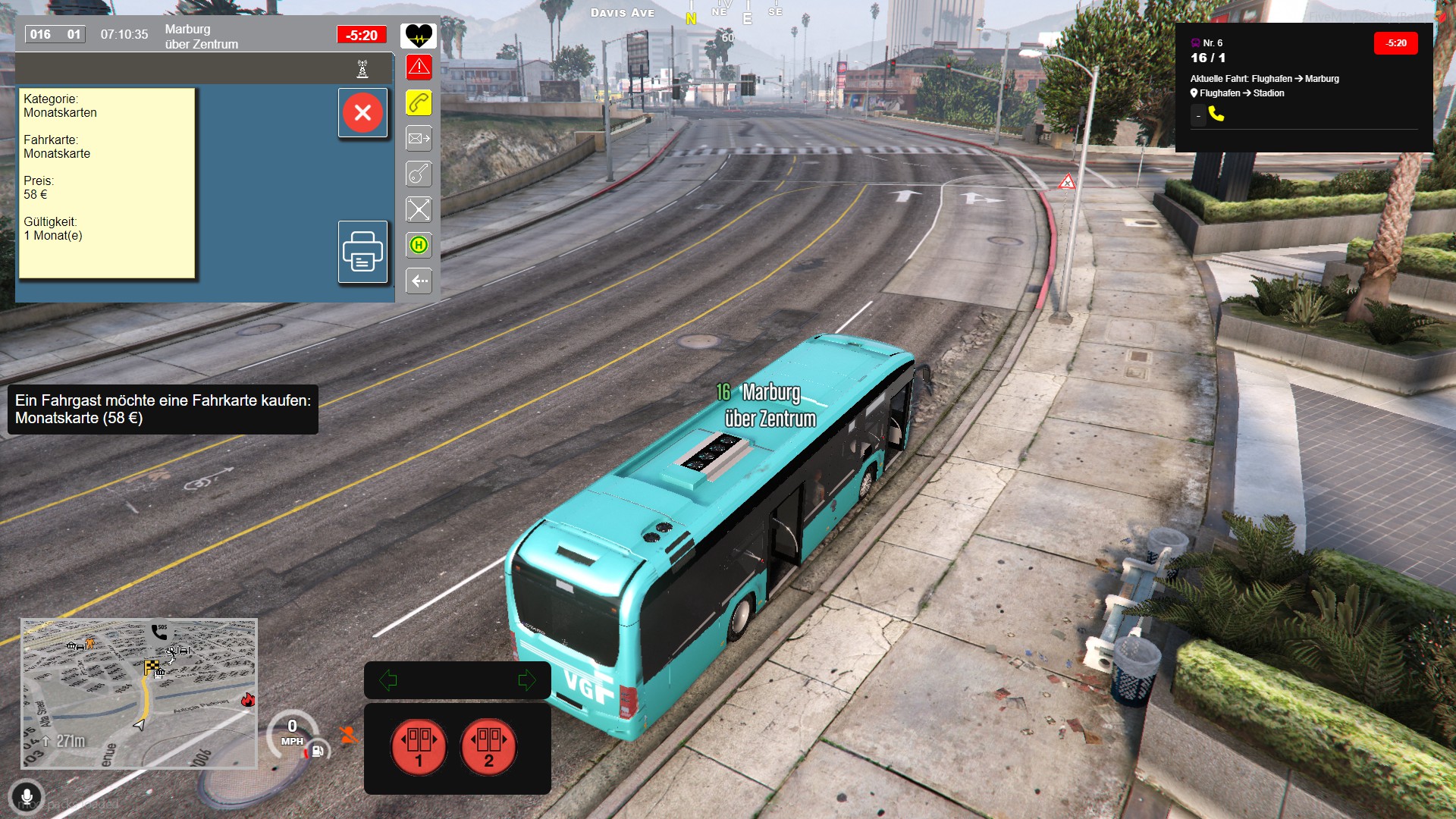This screenshot has width=1456, height=819.
Task: Open the yellow phone call button
Action: pos(419,103)
